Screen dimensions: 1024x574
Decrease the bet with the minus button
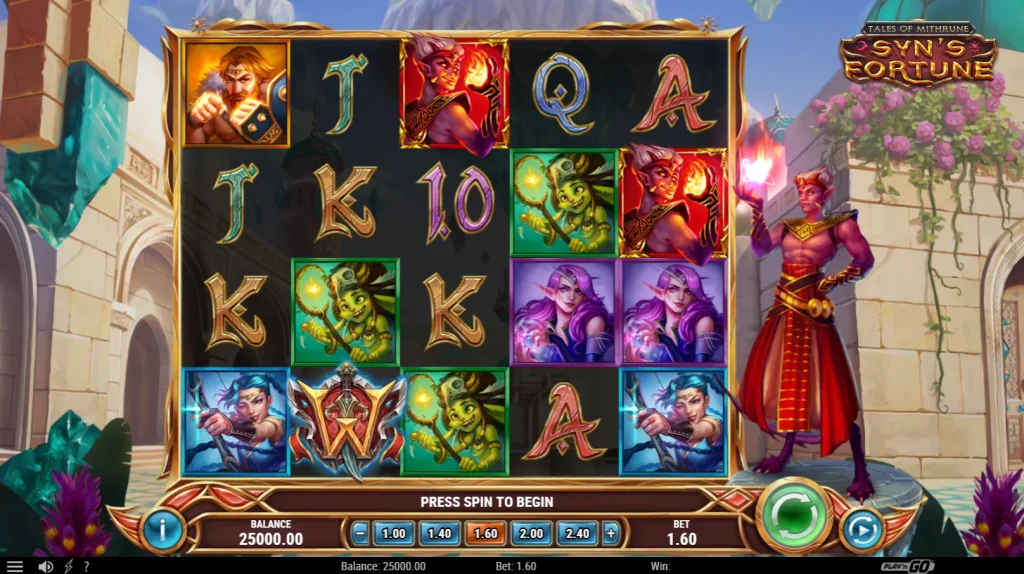(360, 533)
